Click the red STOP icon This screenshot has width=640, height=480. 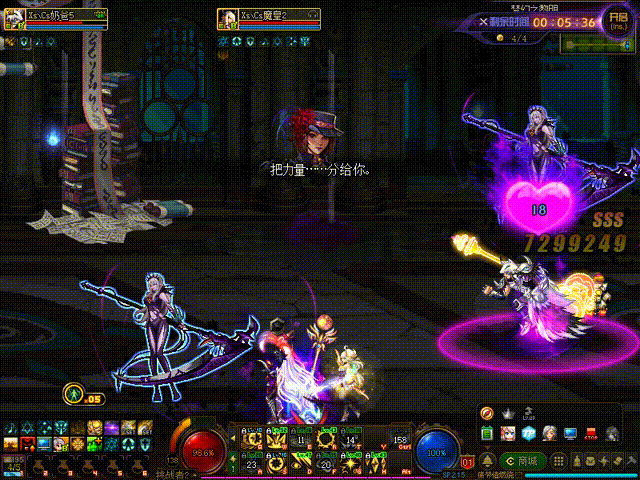(589, 433)
